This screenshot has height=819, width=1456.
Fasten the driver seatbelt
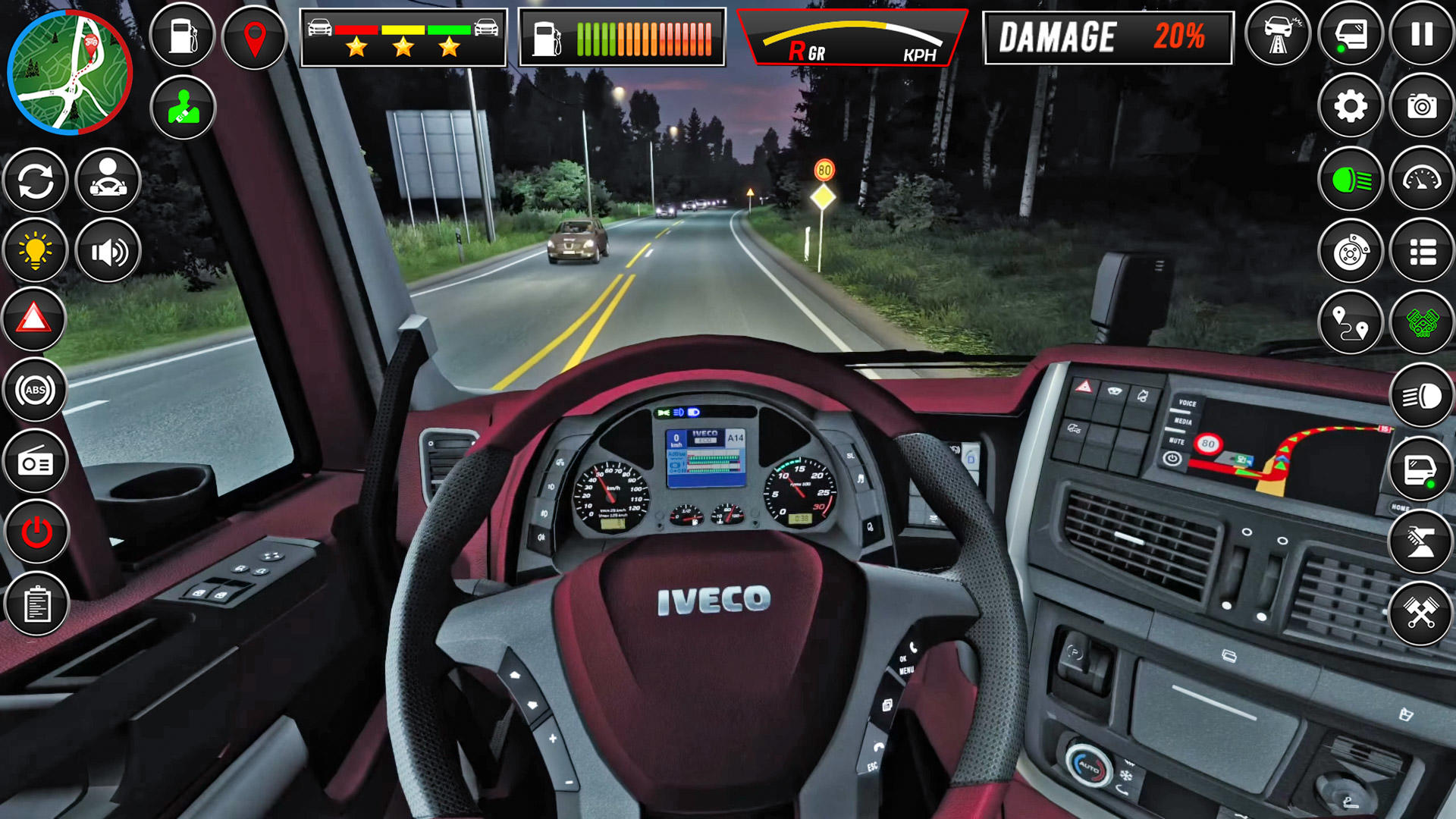tap(182, 108)
